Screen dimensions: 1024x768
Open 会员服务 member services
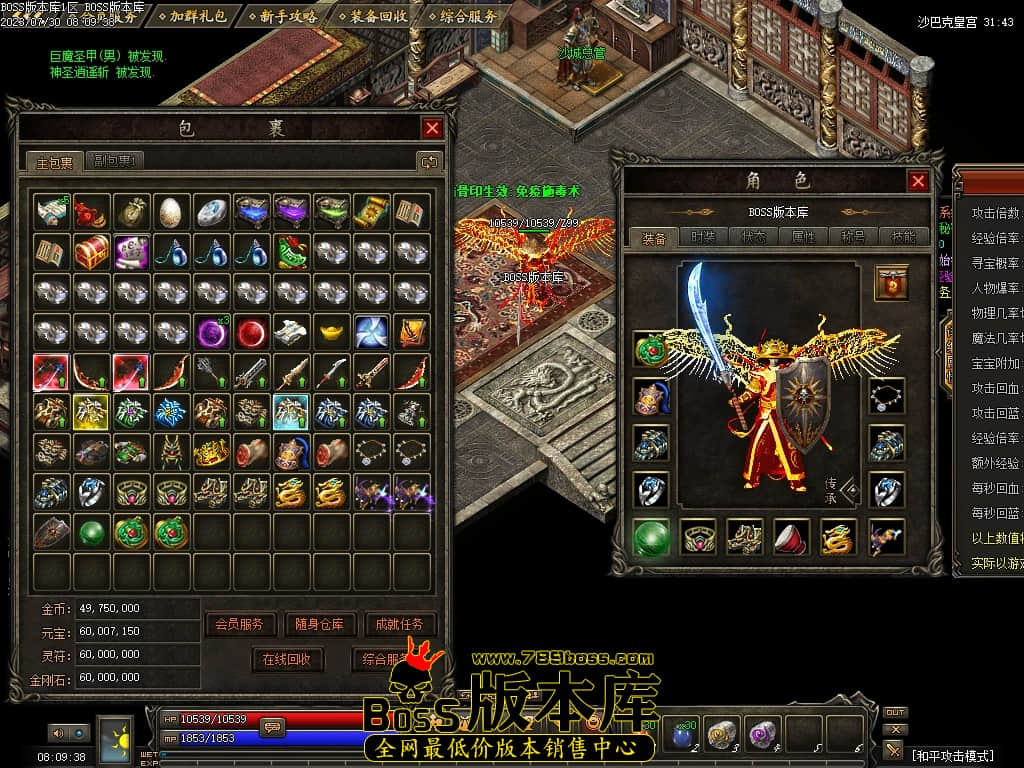click(239, 624)
